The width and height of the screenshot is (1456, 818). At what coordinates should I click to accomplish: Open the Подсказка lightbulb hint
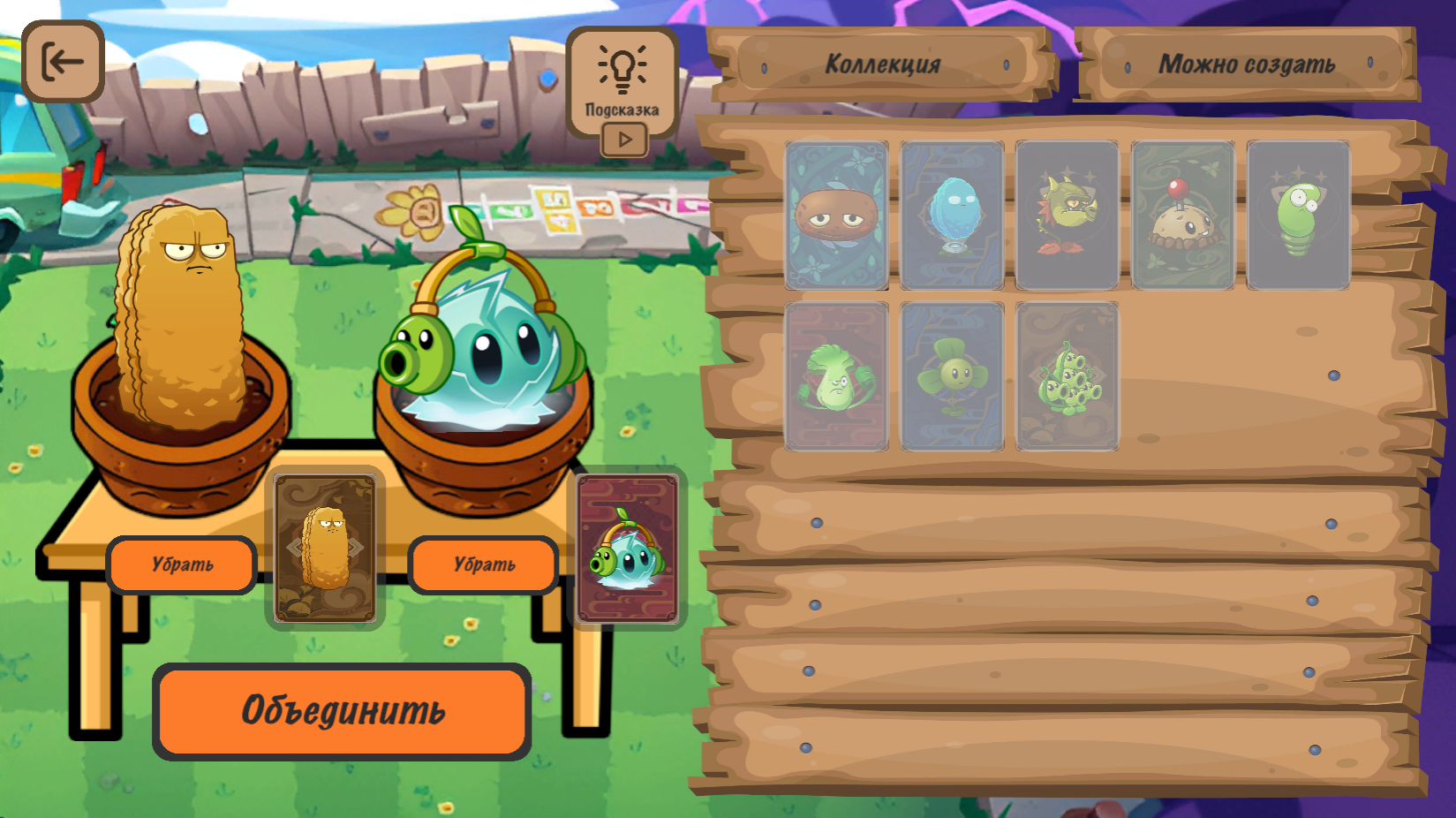point(623,69)
